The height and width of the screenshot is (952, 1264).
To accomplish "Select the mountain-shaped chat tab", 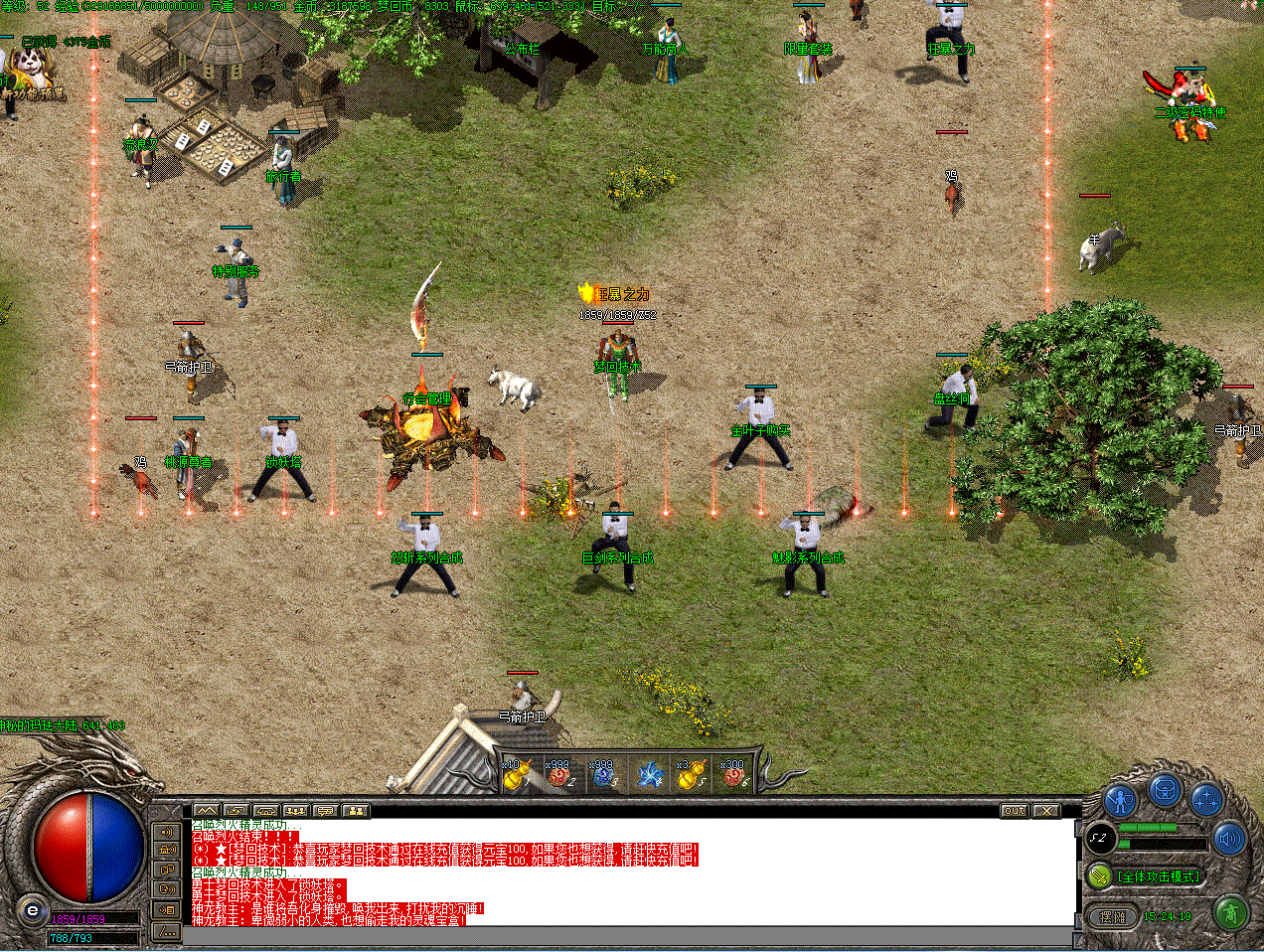I will pyautogui.click(x=206, y=811).
